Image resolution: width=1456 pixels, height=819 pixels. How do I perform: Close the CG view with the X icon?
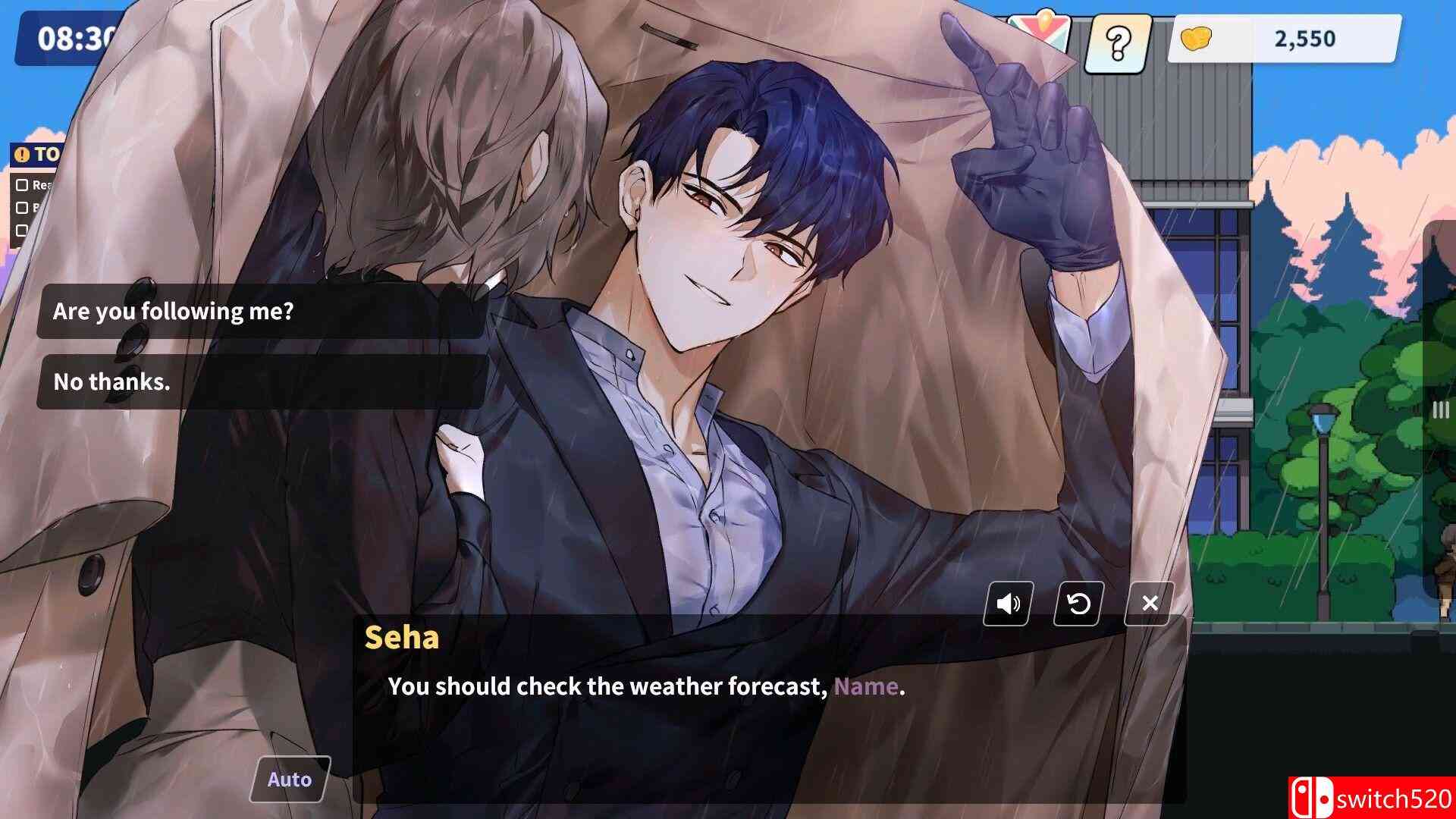pos(1150,604)
